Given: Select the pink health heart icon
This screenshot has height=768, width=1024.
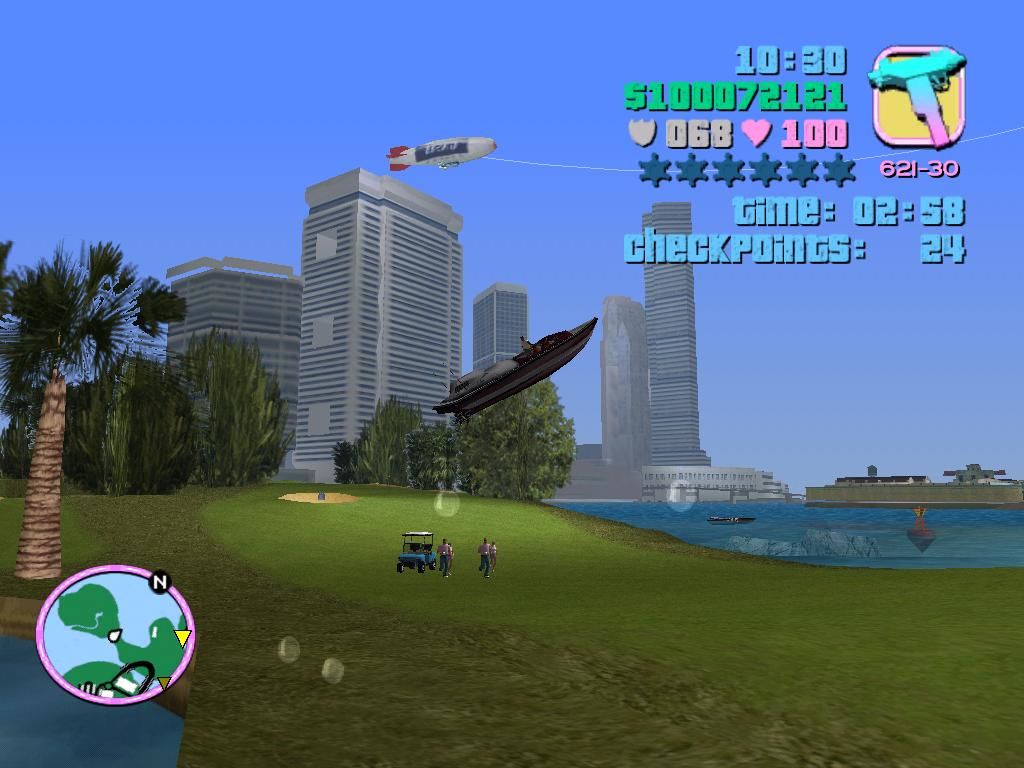Looking at the screenshot, I should tap(756, 133).
